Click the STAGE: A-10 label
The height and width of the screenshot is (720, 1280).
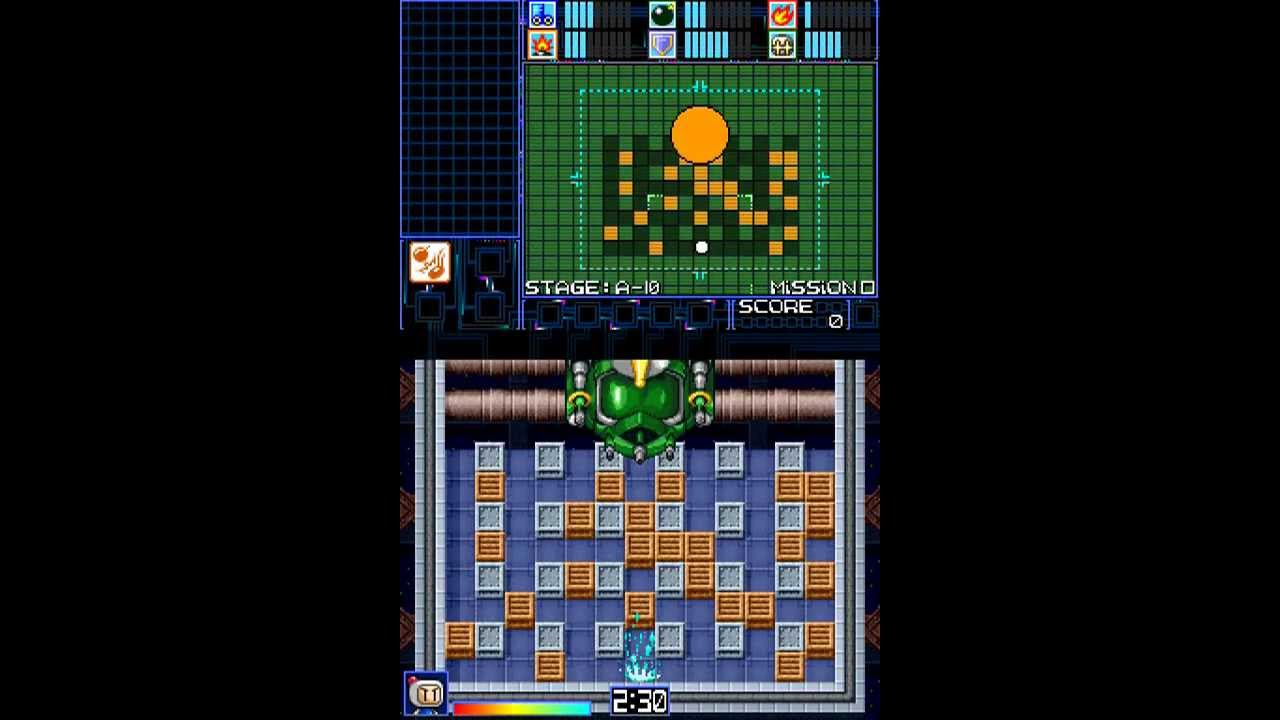click(x=589, y=287)
